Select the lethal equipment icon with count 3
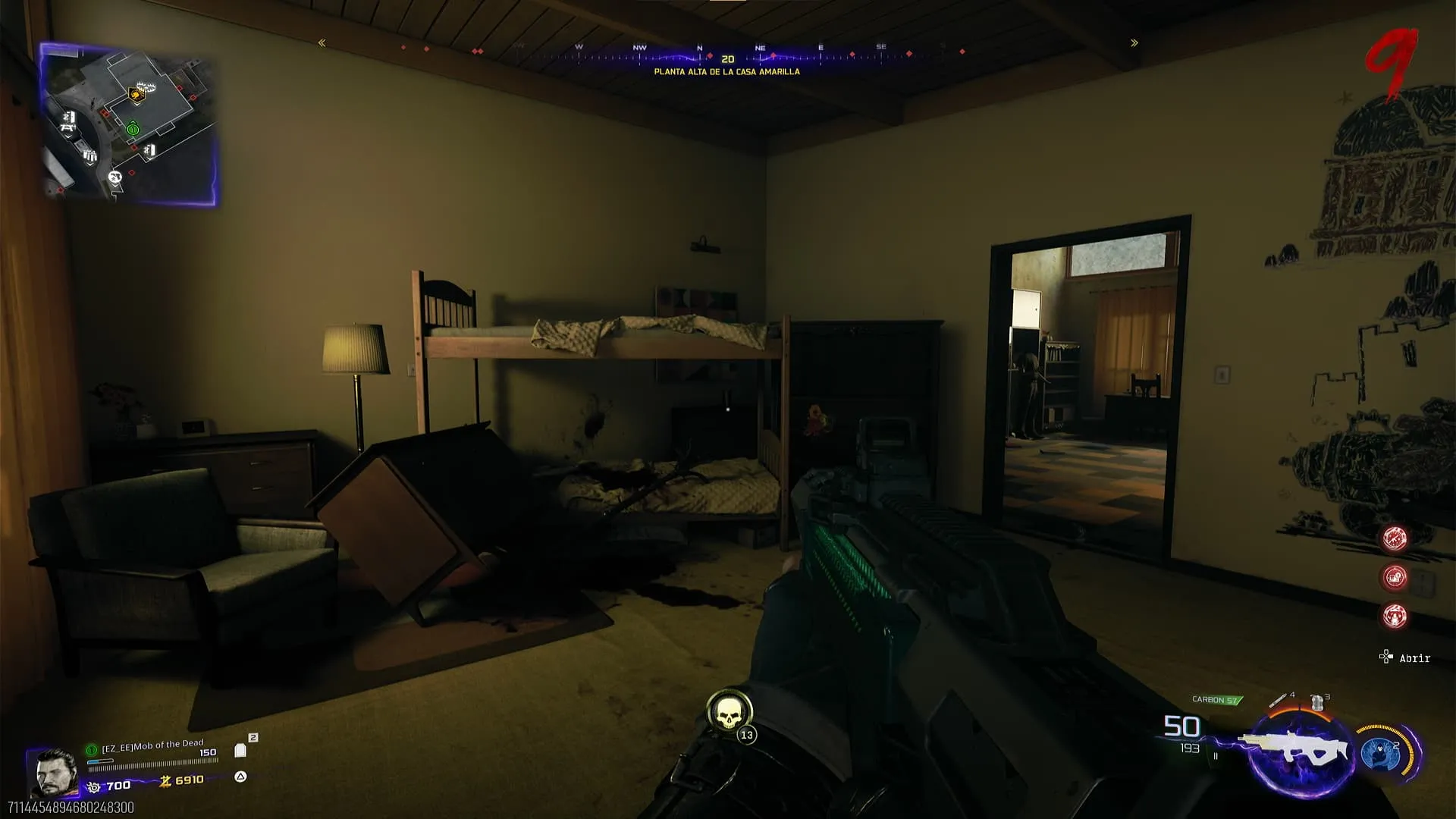 click(x=1318, y=702)
